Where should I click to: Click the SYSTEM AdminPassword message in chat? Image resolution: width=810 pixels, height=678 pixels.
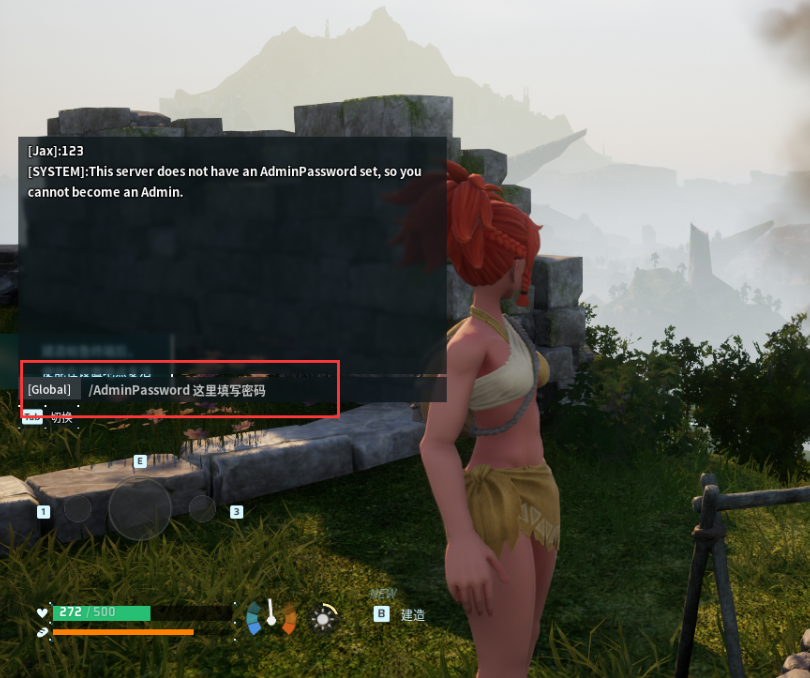click(224, 181)
